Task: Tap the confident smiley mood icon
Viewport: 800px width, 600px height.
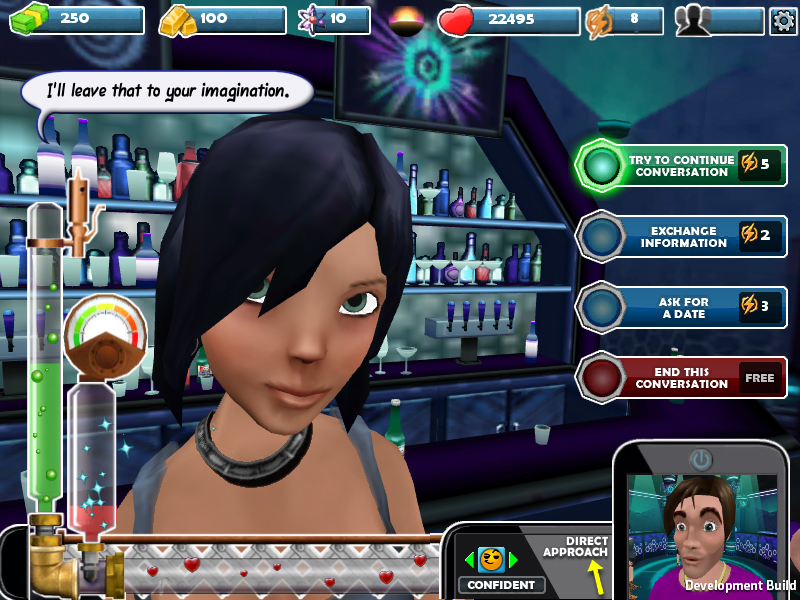Action: pos(491,560)
